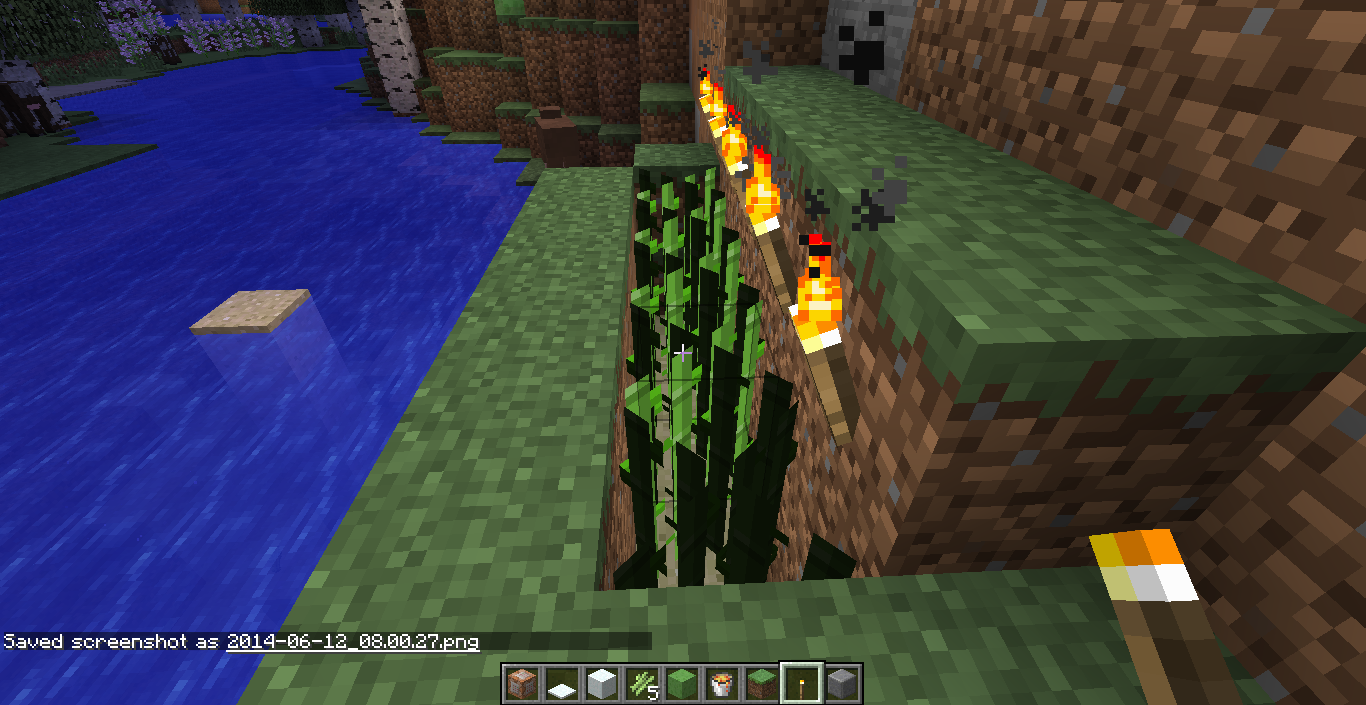This screenshot has width=1366, height=705.
Task: Open the saved screenshot file link
Action: coord(352,641)
